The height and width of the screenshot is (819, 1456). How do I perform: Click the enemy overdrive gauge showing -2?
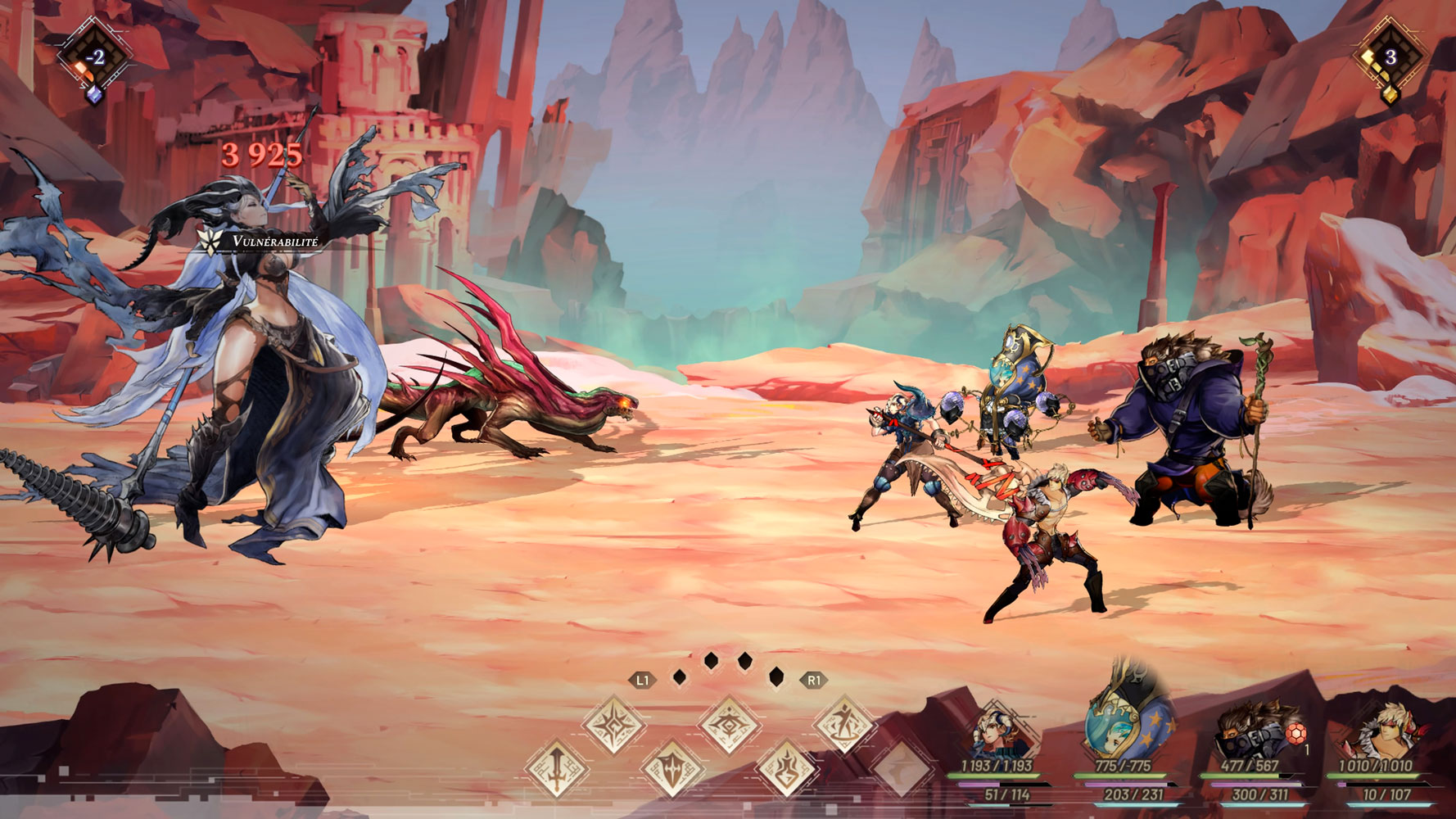coord(95,57)
